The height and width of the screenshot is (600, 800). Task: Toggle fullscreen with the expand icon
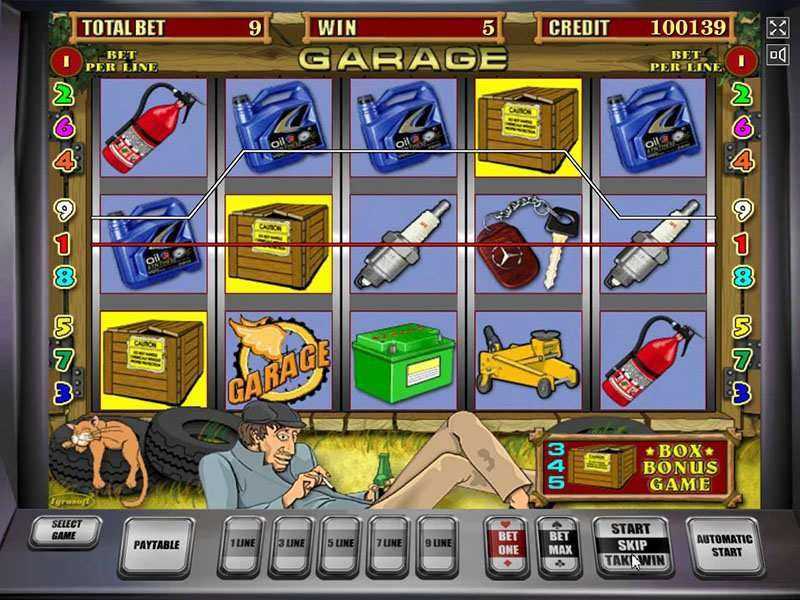tap(777, 27)
